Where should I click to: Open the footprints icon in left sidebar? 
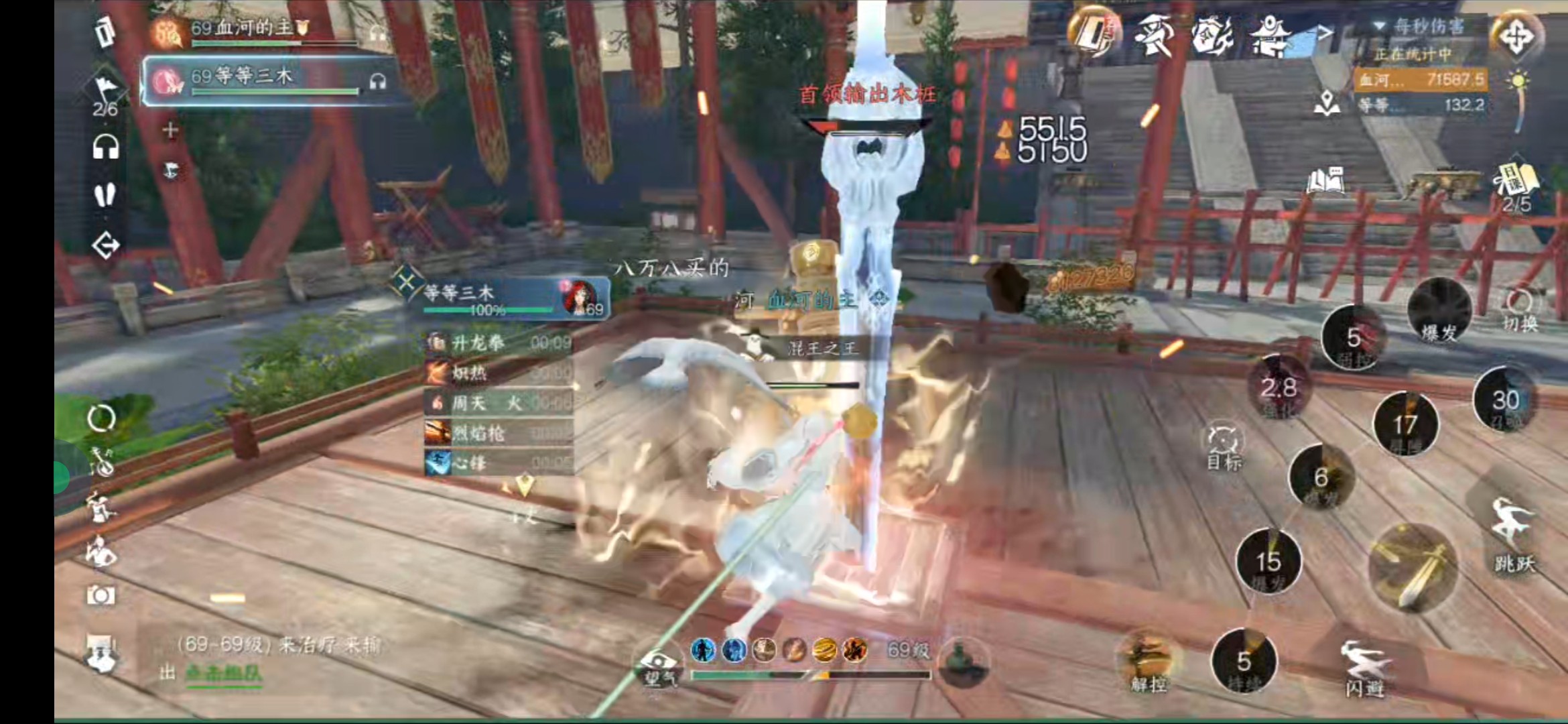[x=105, y=196]
